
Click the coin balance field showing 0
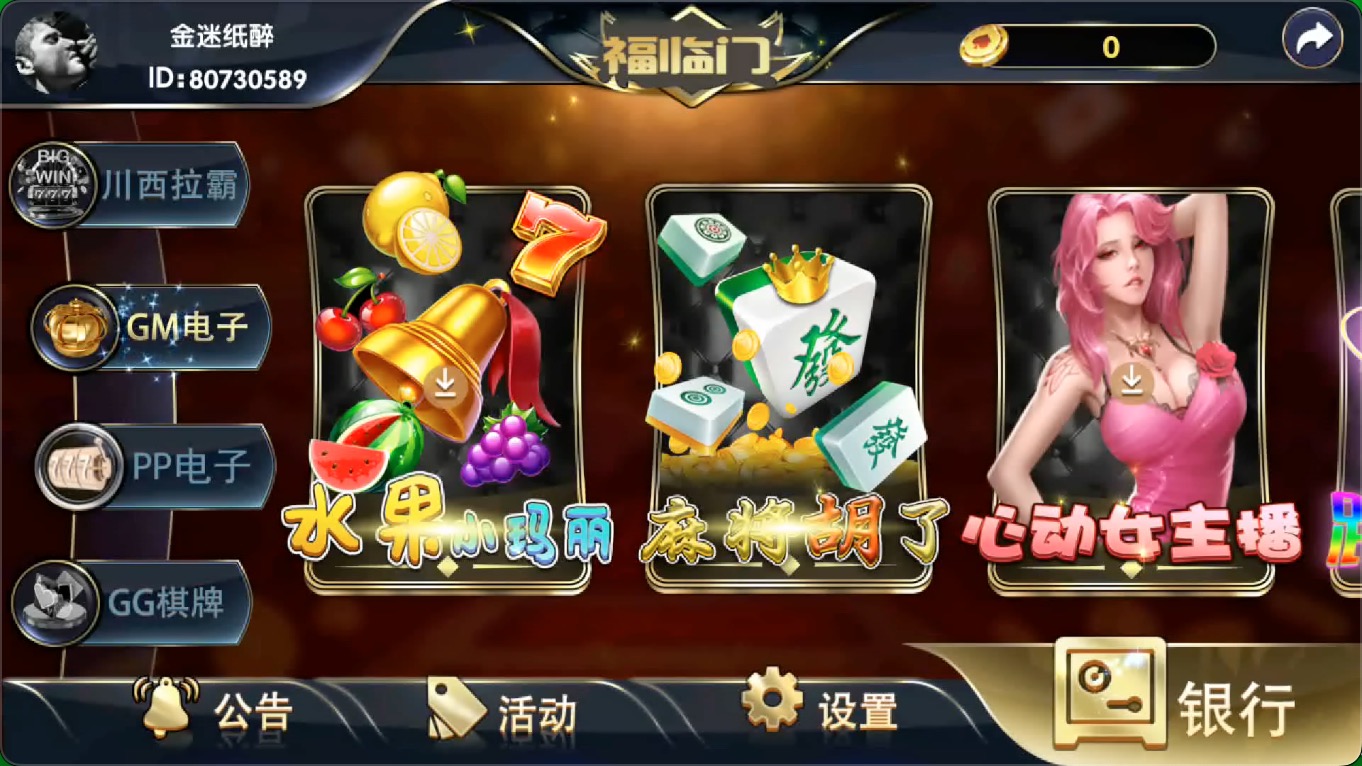[1110, 47]
